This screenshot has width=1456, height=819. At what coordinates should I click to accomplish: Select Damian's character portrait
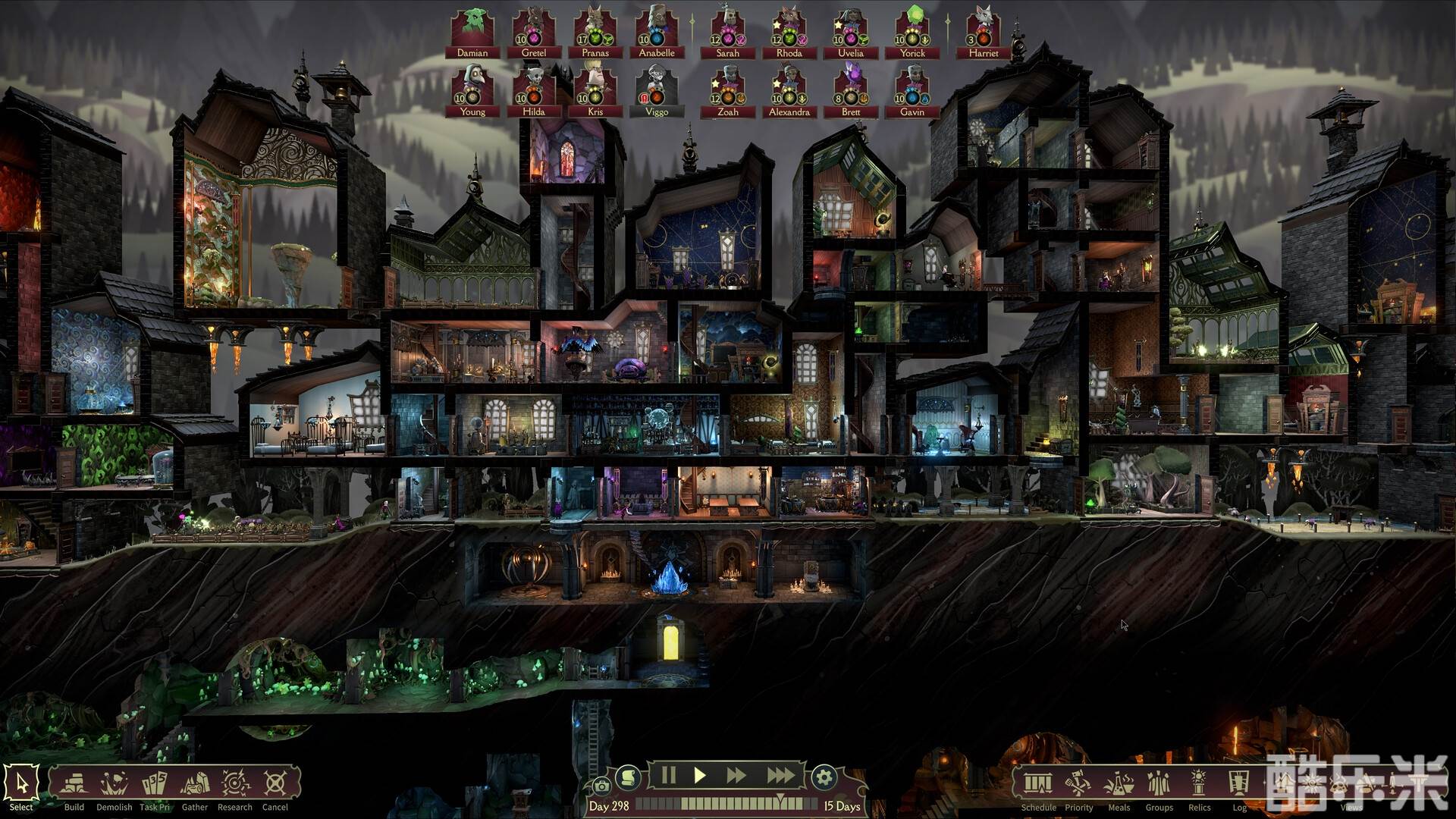(x=472, y=32)
